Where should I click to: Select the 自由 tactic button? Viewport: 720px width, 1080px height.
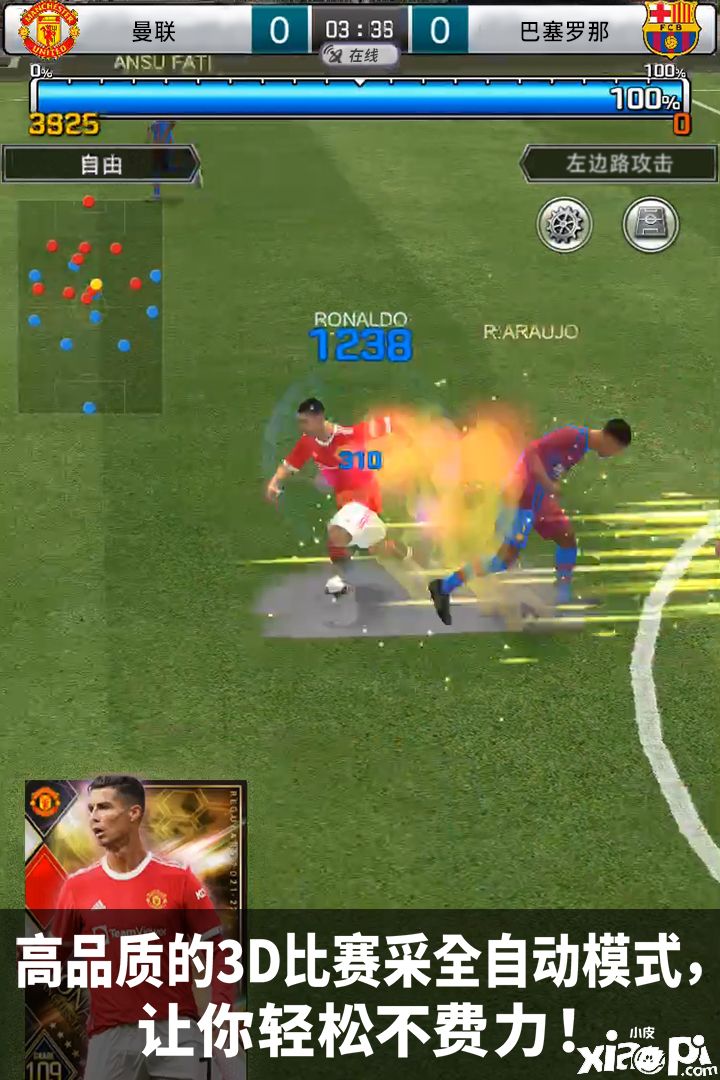coord(100,164)
